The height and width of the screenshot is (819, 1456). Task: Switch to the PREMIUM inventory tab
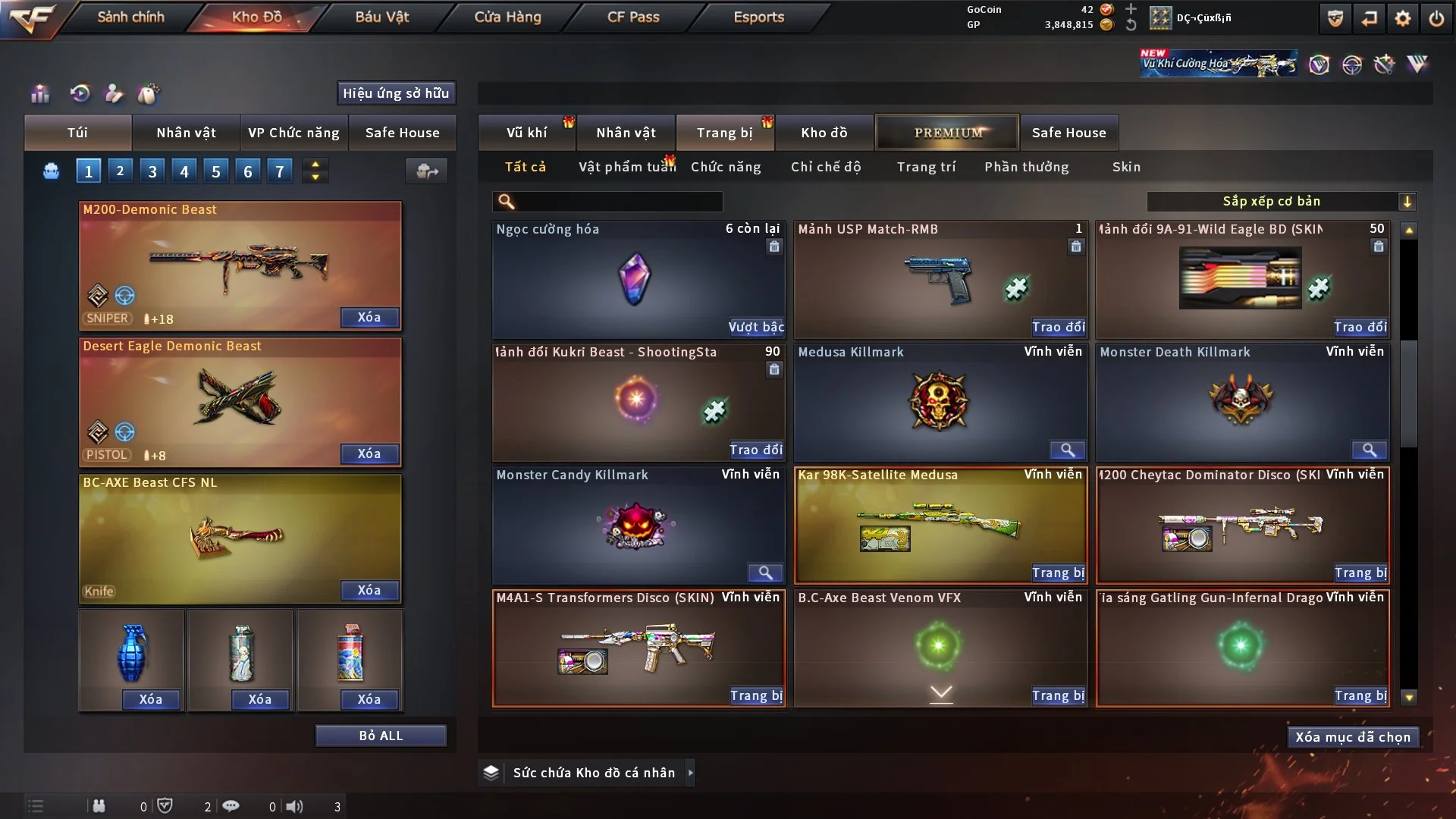click(948, 133)
